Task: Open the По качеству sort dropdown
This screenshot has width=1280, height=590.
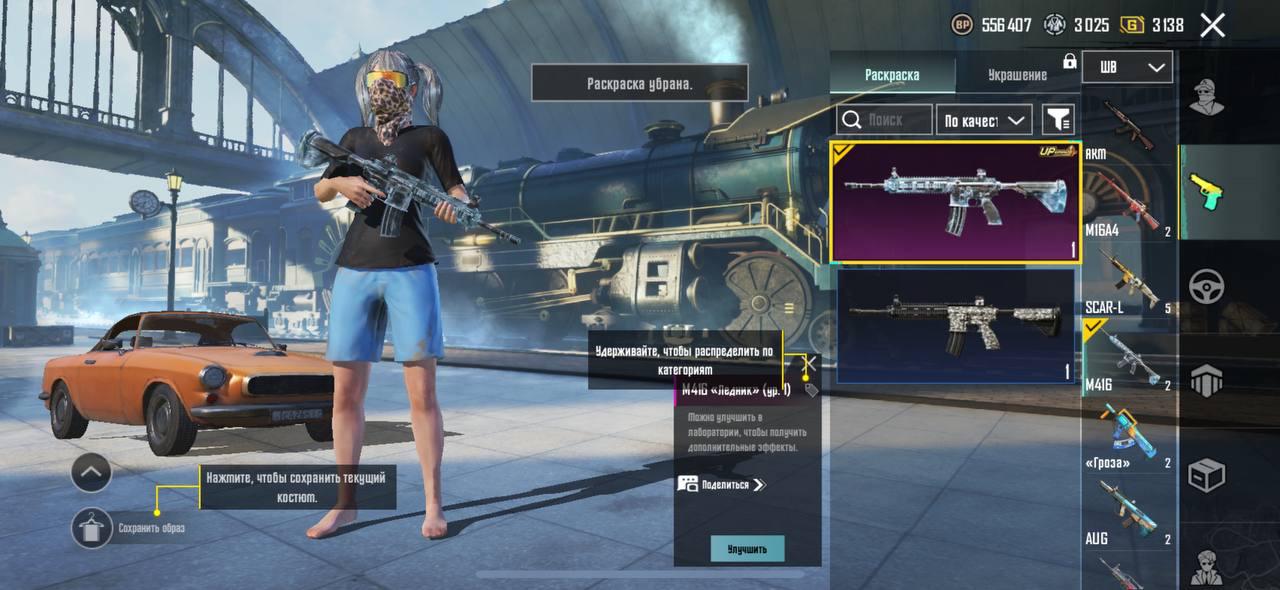Action: (986, 120)
